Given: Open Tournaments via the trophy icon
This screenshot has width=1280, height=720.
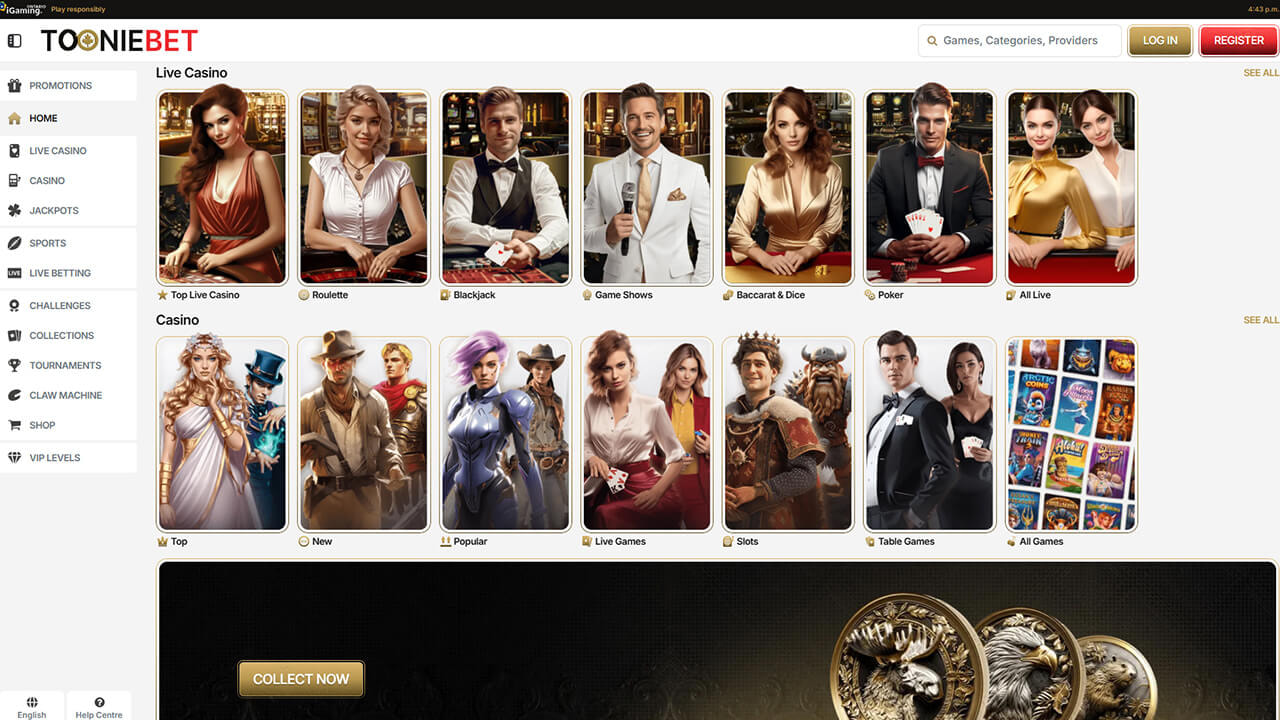Looking at the screenshot, I should coord(15,365).
